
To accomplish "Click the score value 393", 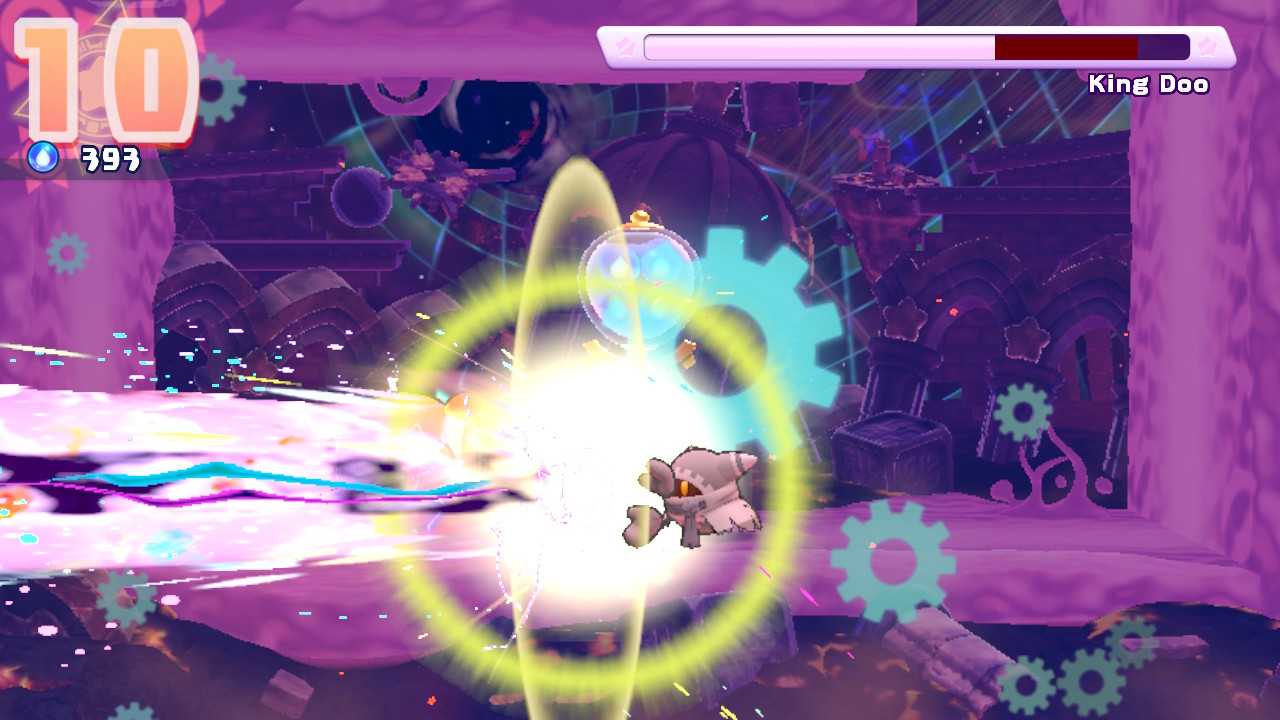I will point(110,156).
